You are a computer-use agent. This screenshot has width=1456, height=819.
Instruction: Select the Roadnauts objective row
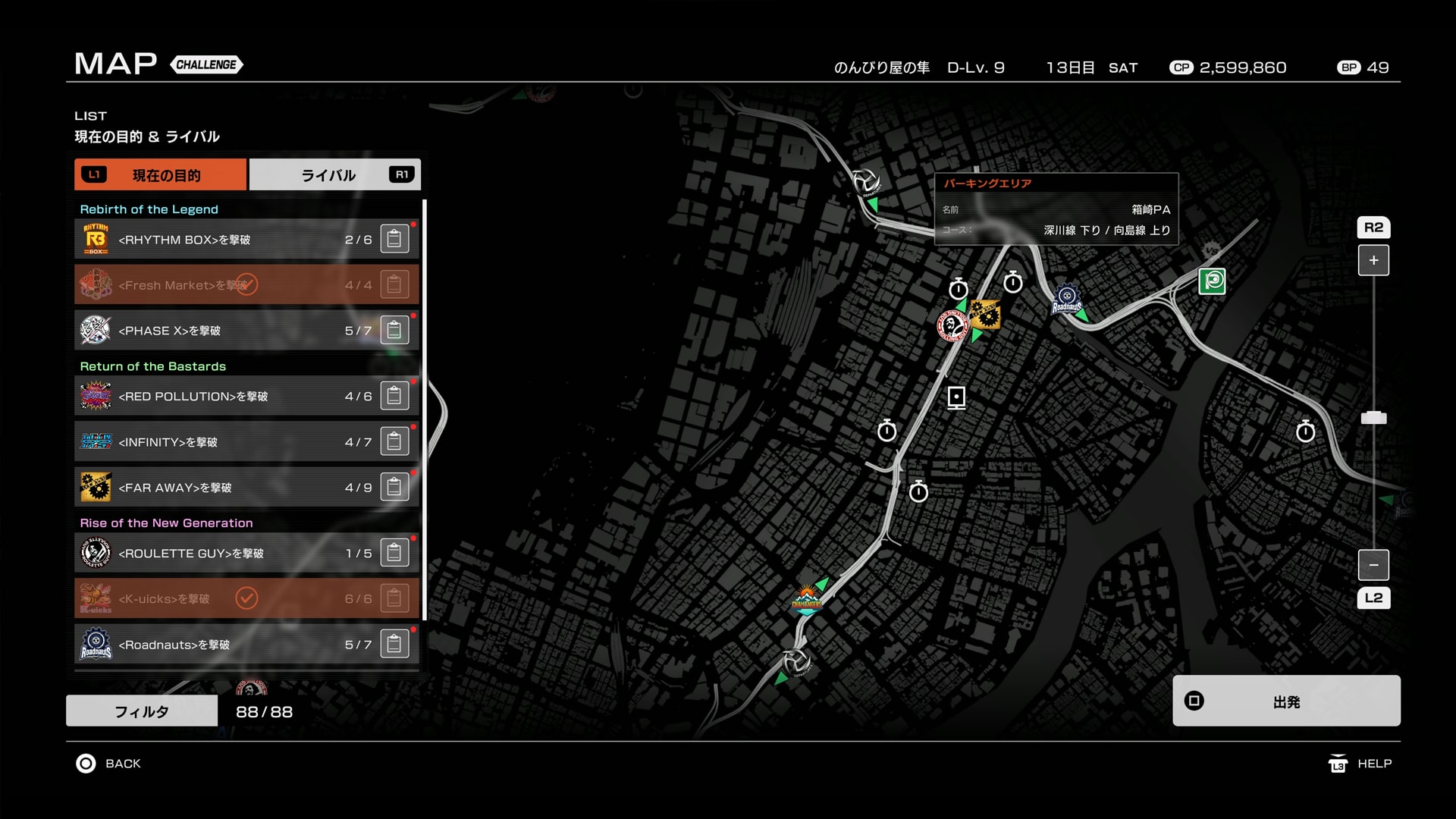[227, 645]
